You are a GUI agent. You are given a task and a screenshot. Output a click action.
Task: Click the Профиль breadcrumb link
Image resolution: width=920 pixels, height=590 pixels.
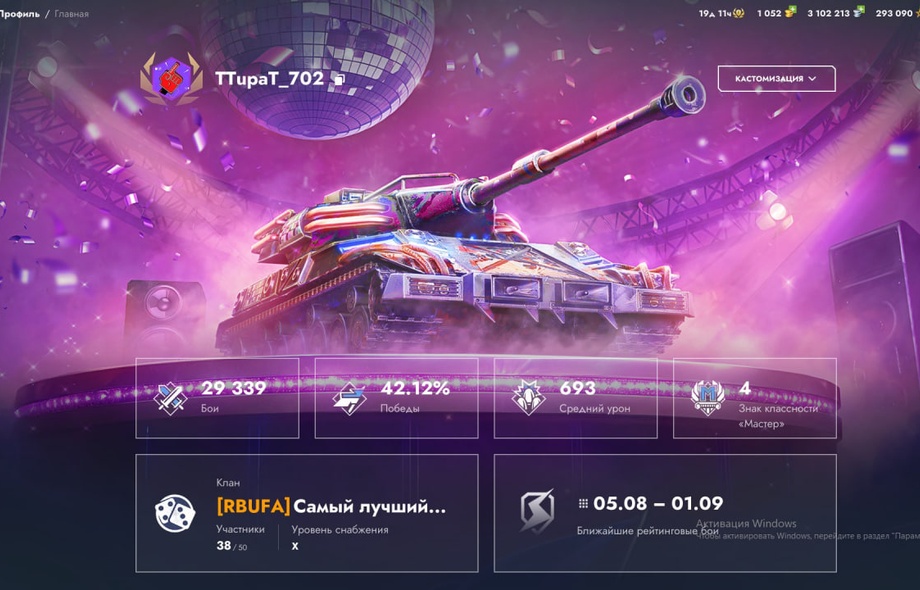(20, 14)
